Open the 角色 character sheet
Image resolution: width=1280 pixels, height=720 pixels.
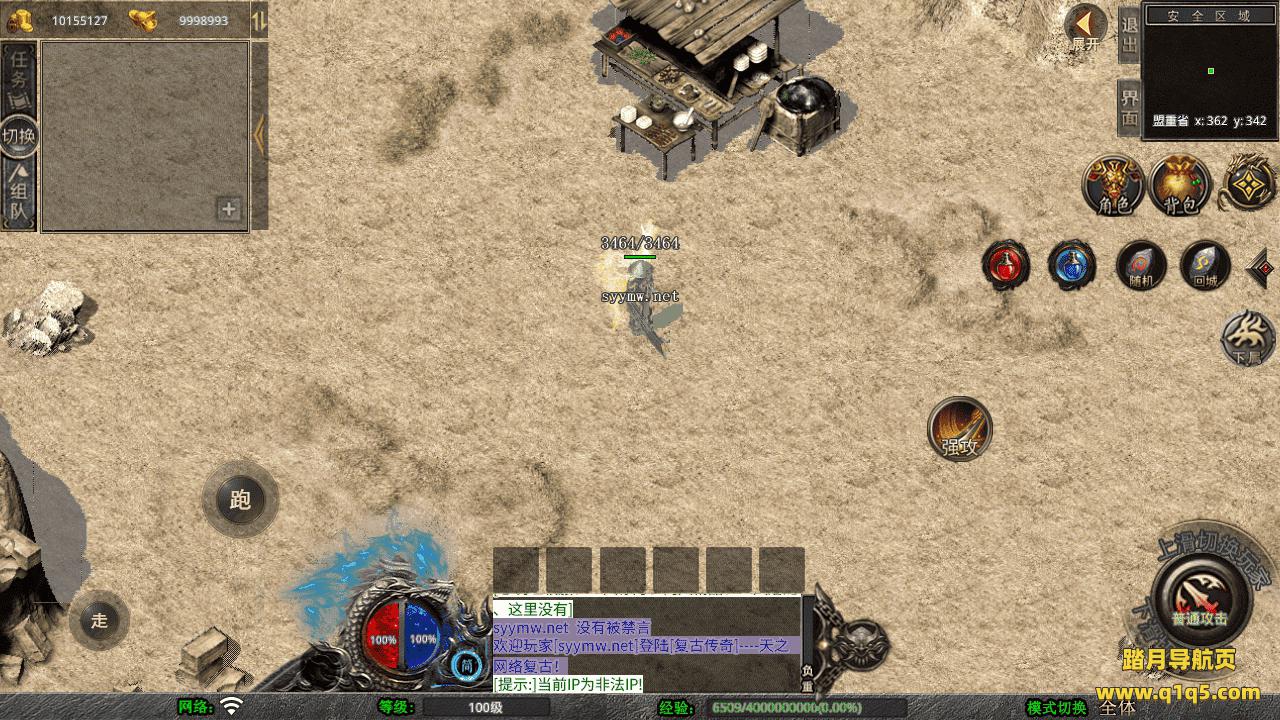click(1114, 185)
